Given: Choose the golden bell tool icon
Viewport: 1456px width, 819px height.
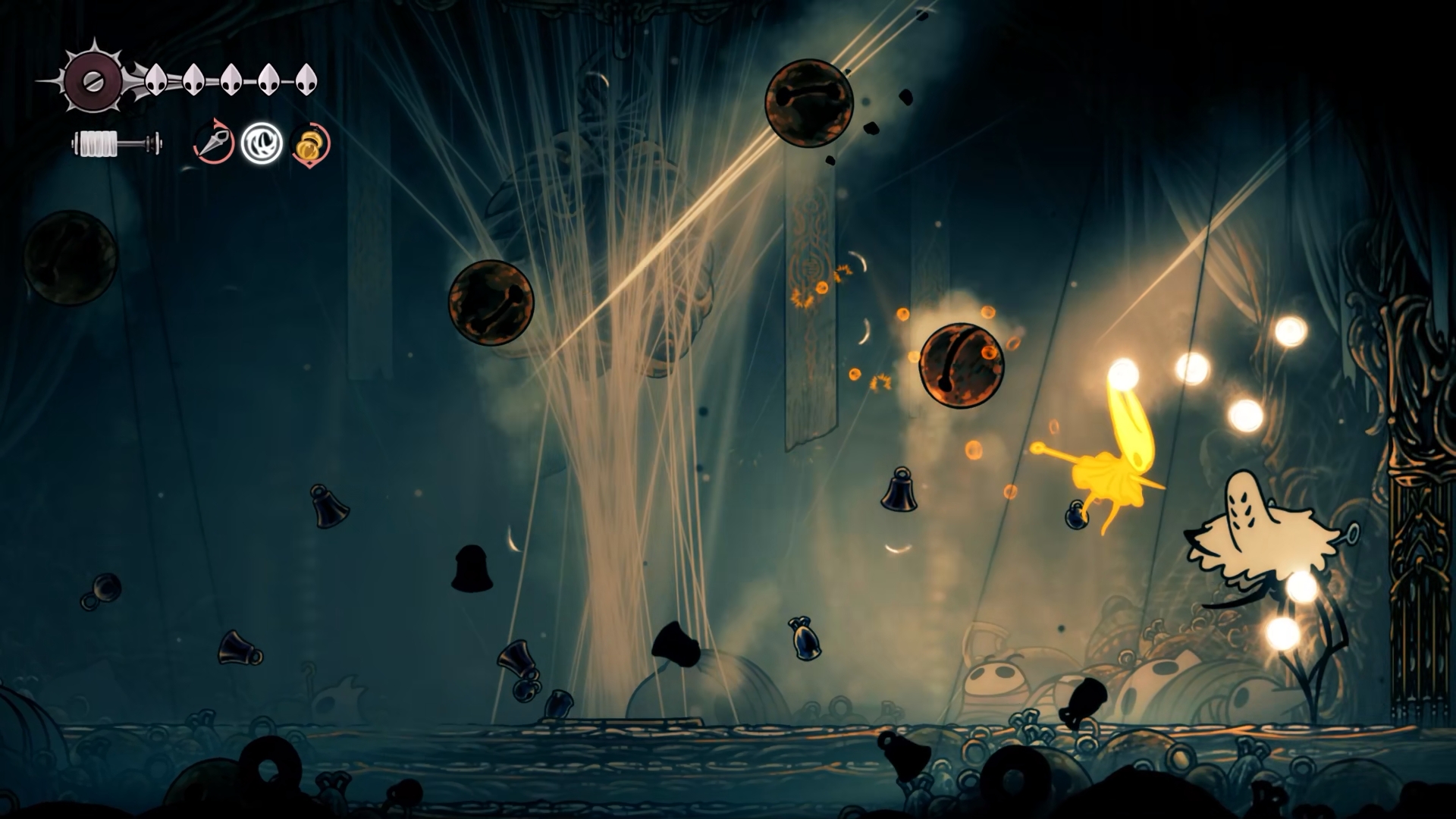Looking at the screenshot, I should 309,144.
